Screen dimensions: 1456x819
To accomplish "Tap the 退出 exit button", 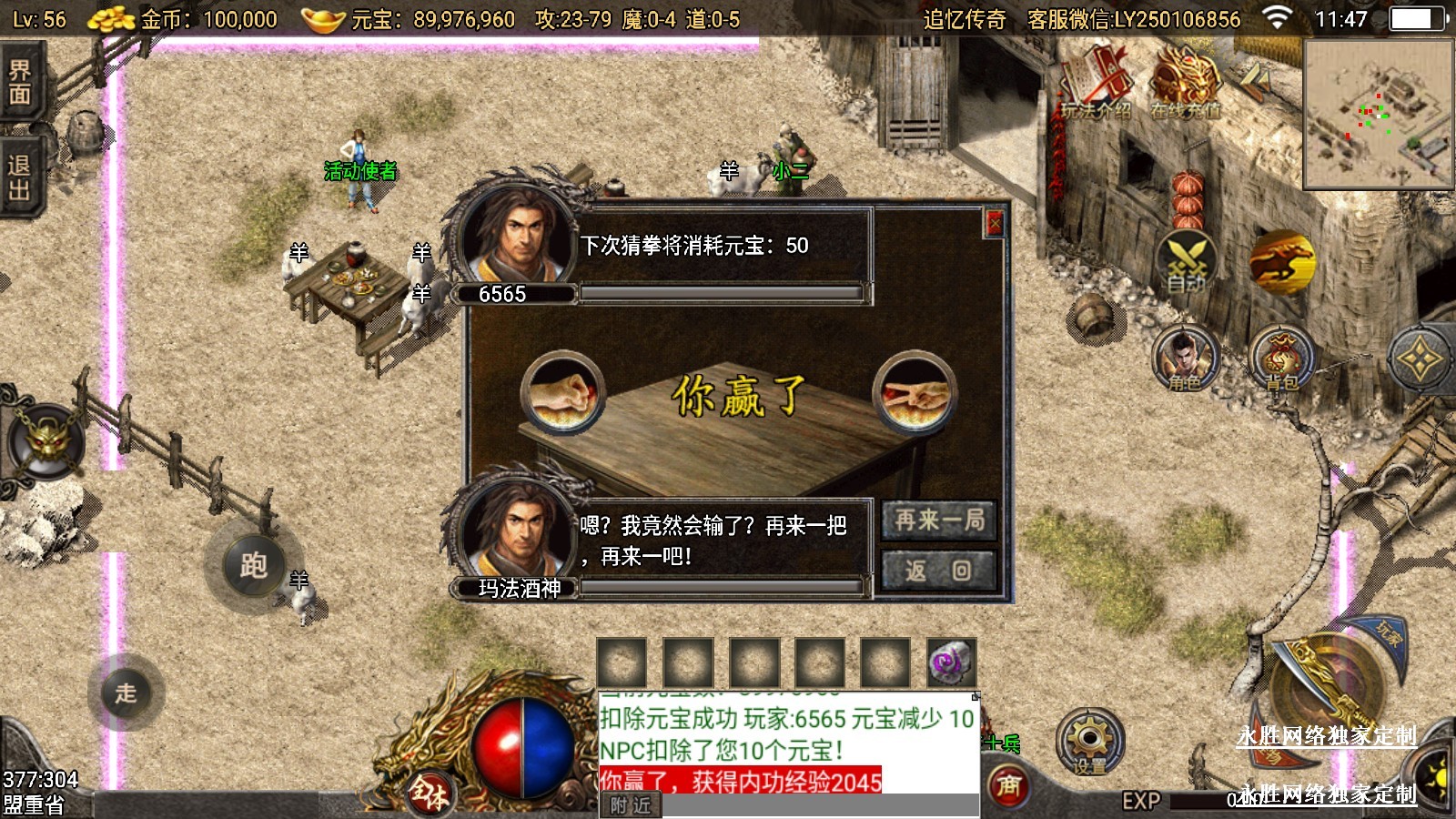I will (x=20, y=177).
